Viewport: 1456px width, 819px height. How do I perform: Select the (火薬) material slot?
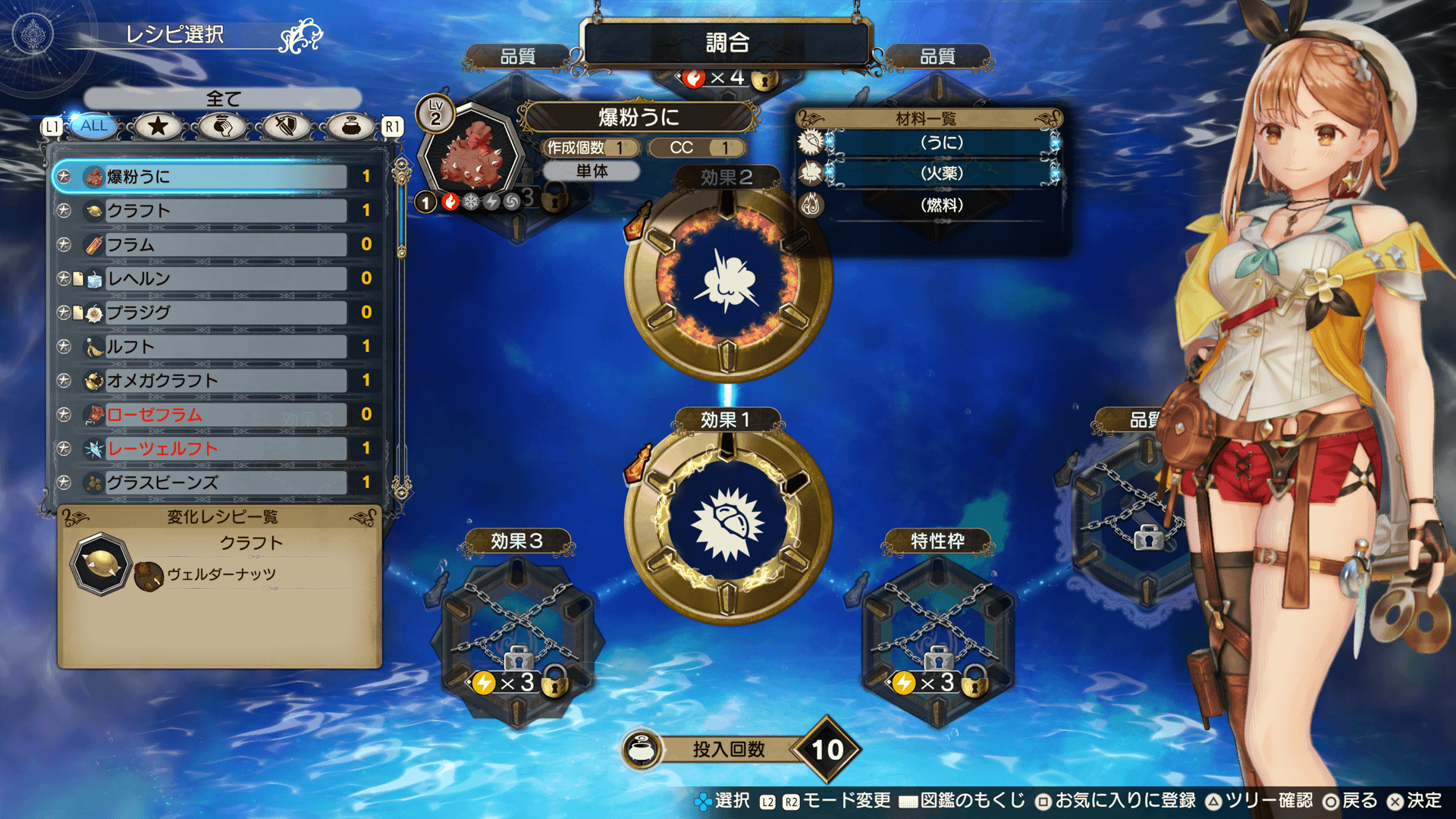940,174
